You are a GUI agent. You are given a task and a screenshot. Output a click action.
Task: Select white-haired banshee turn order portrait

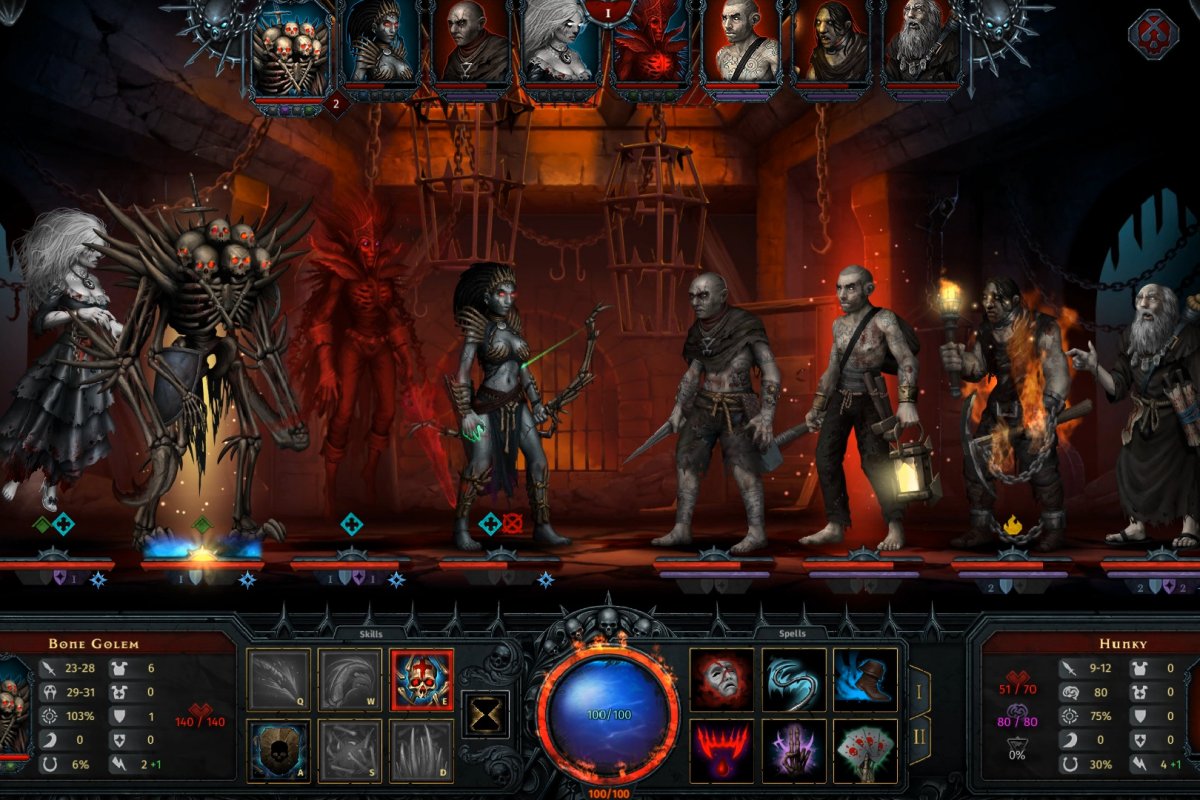561,45
